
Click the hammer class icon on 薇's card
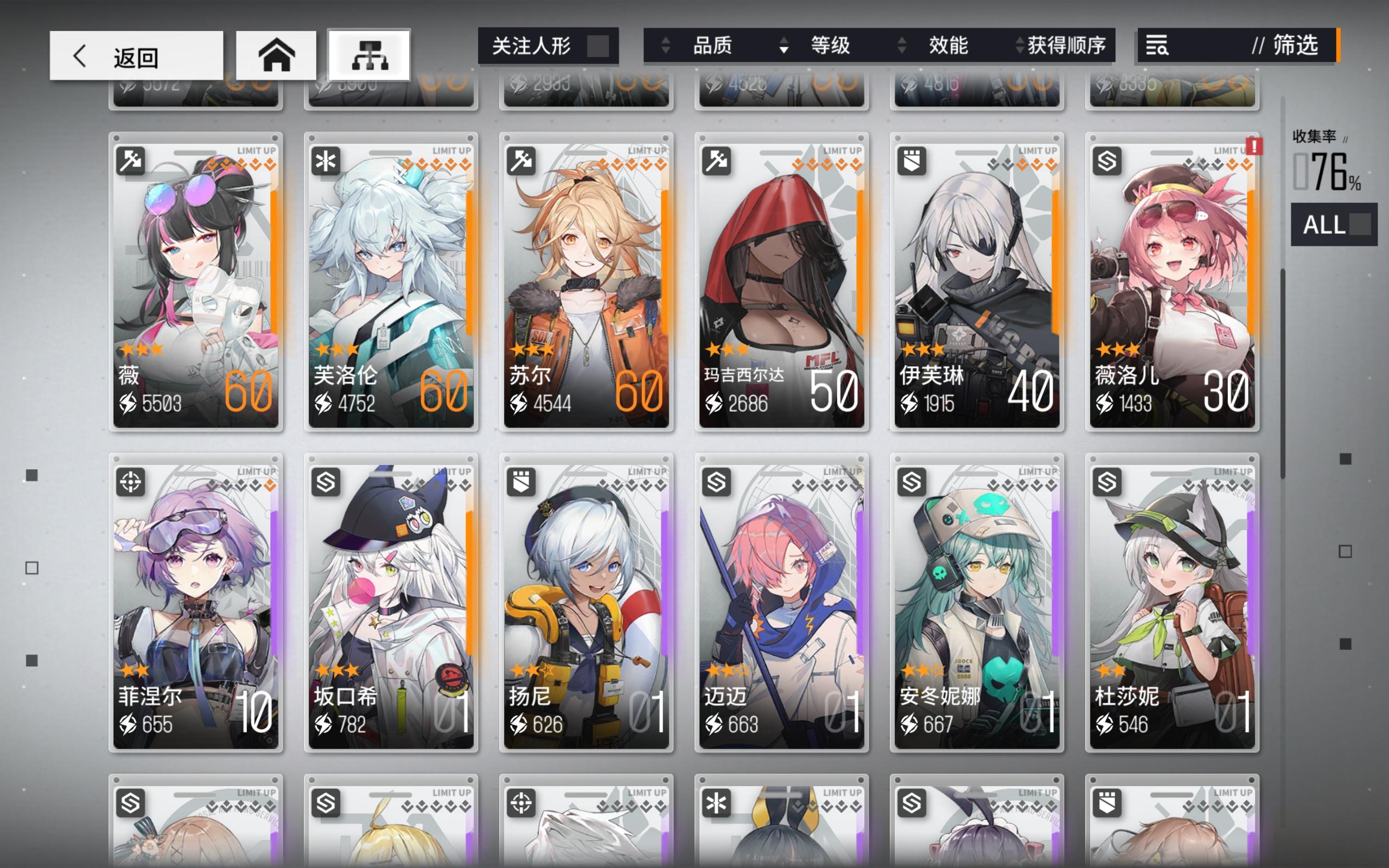[x=131, y=161]
